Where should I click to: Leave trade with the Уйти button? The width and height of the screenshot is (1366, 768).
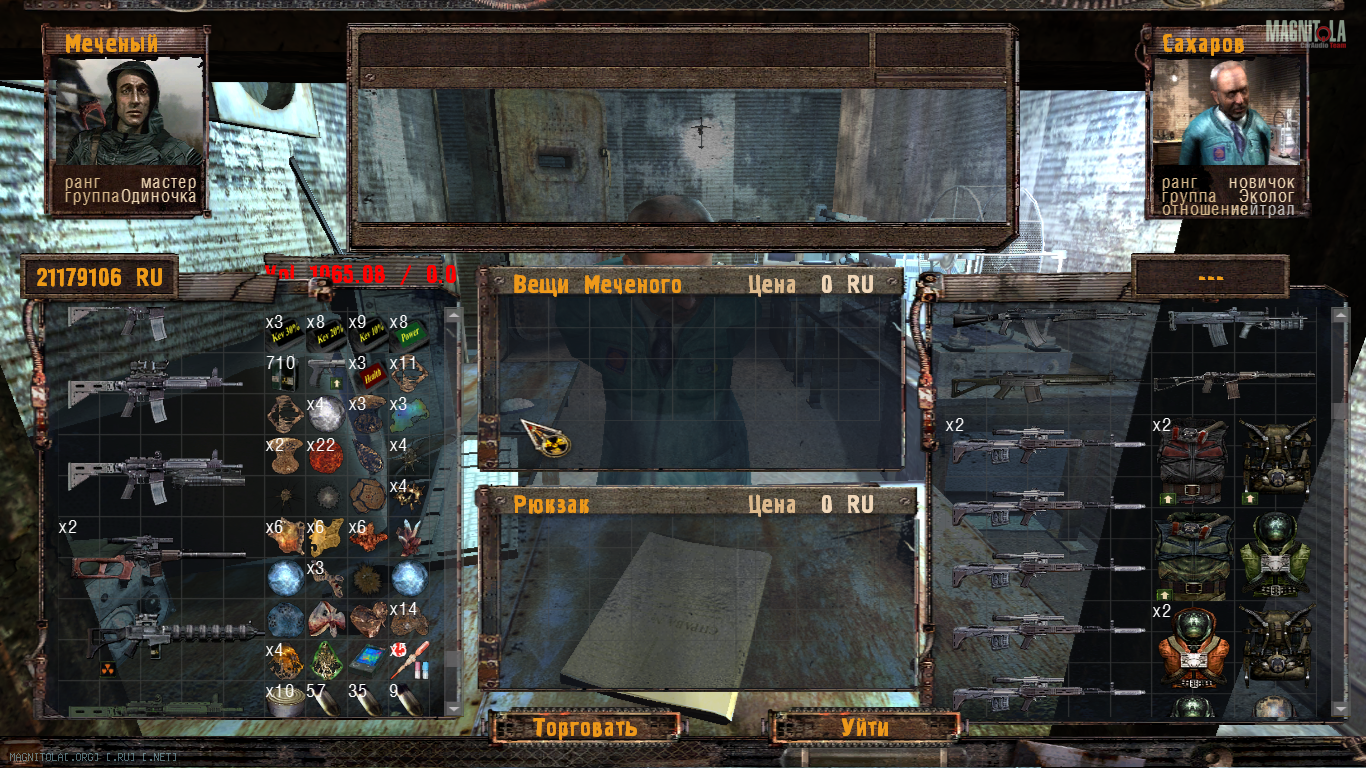tap(865, 726)
